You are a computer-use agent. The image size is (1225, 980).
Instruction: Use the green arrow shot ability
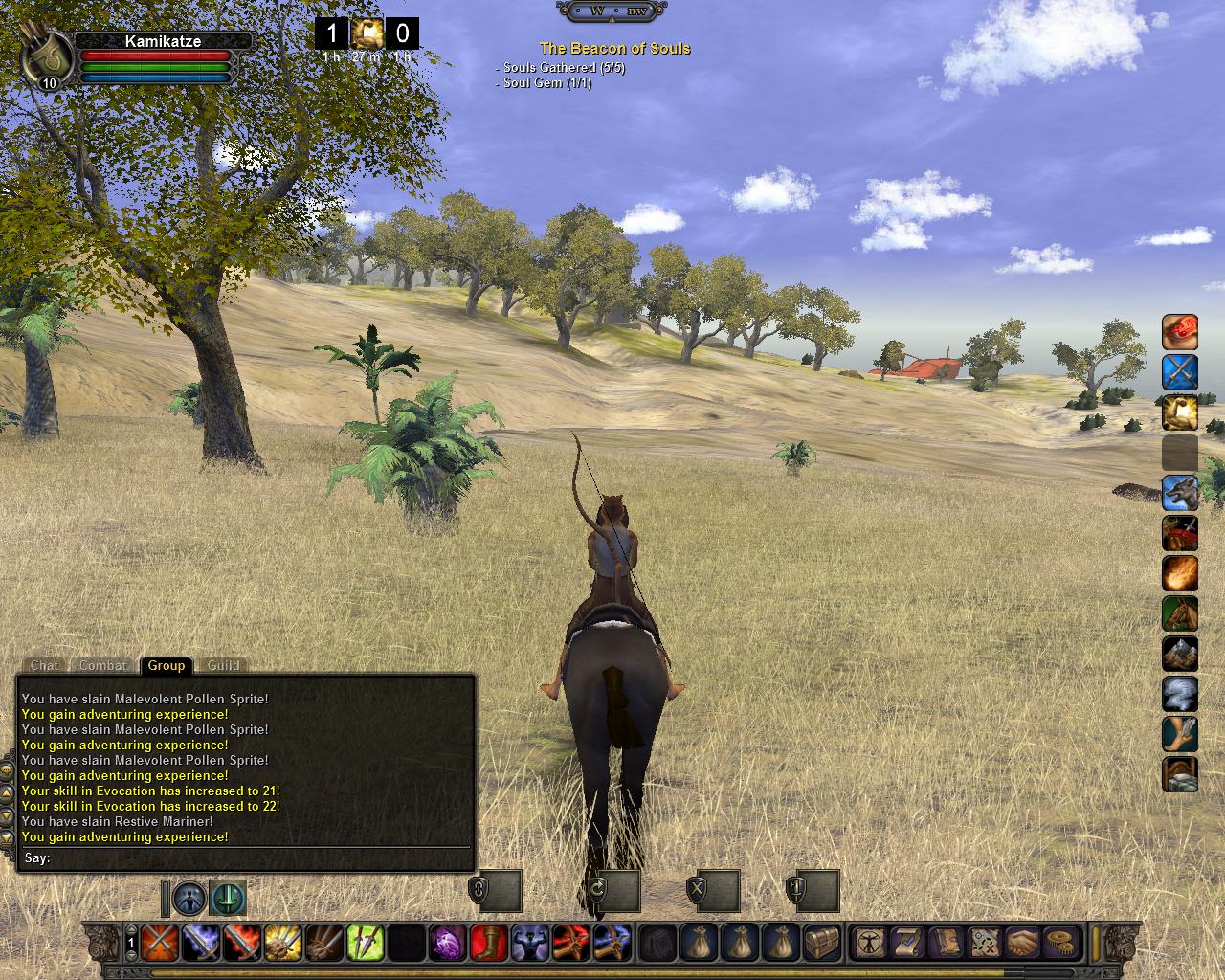click(366, 943)
